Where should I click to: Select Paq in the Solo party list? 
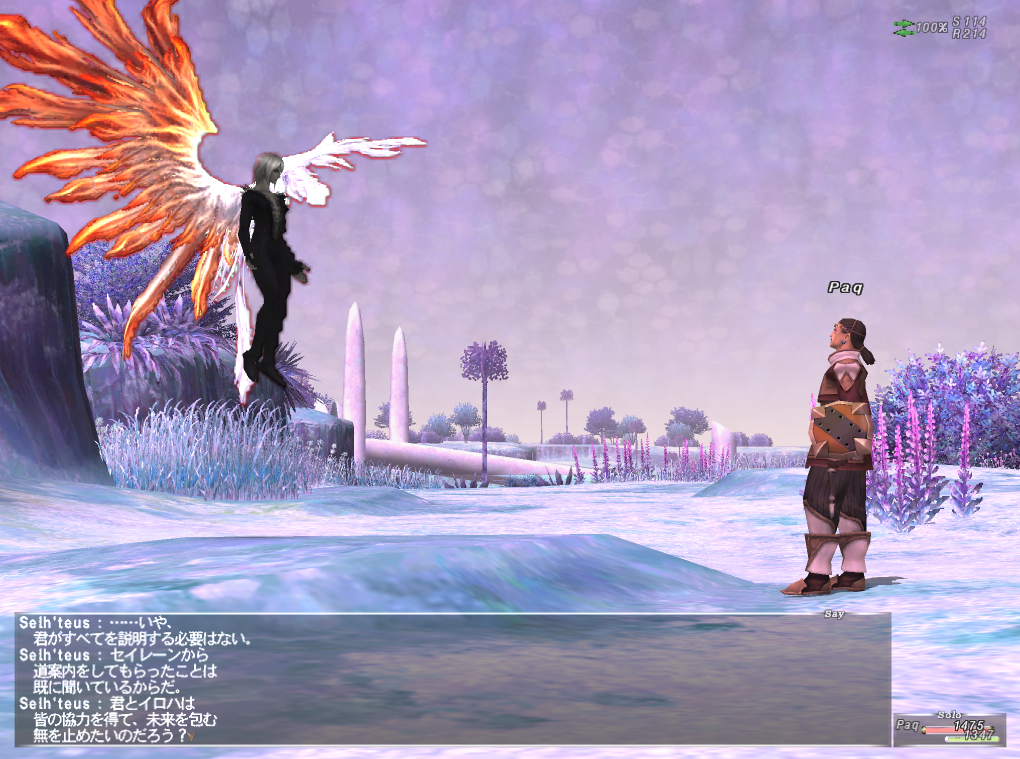909,726
